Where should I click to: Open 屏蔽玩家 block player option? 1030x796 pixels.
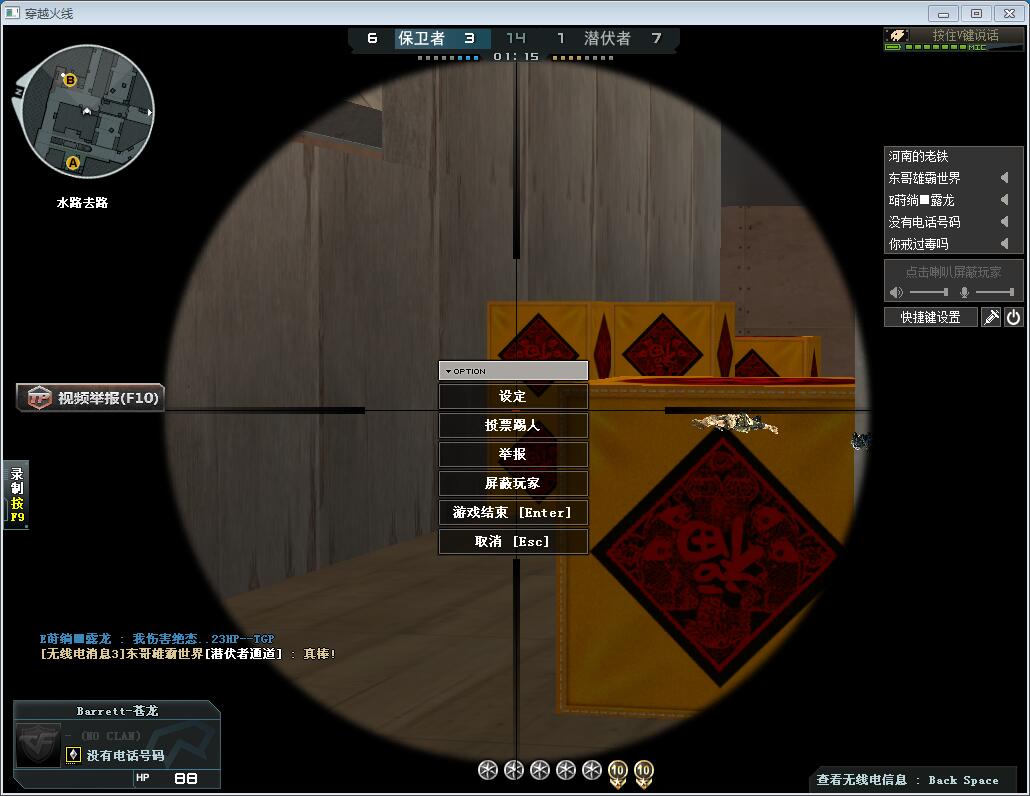pyautogui.click(x=513, y=484)
